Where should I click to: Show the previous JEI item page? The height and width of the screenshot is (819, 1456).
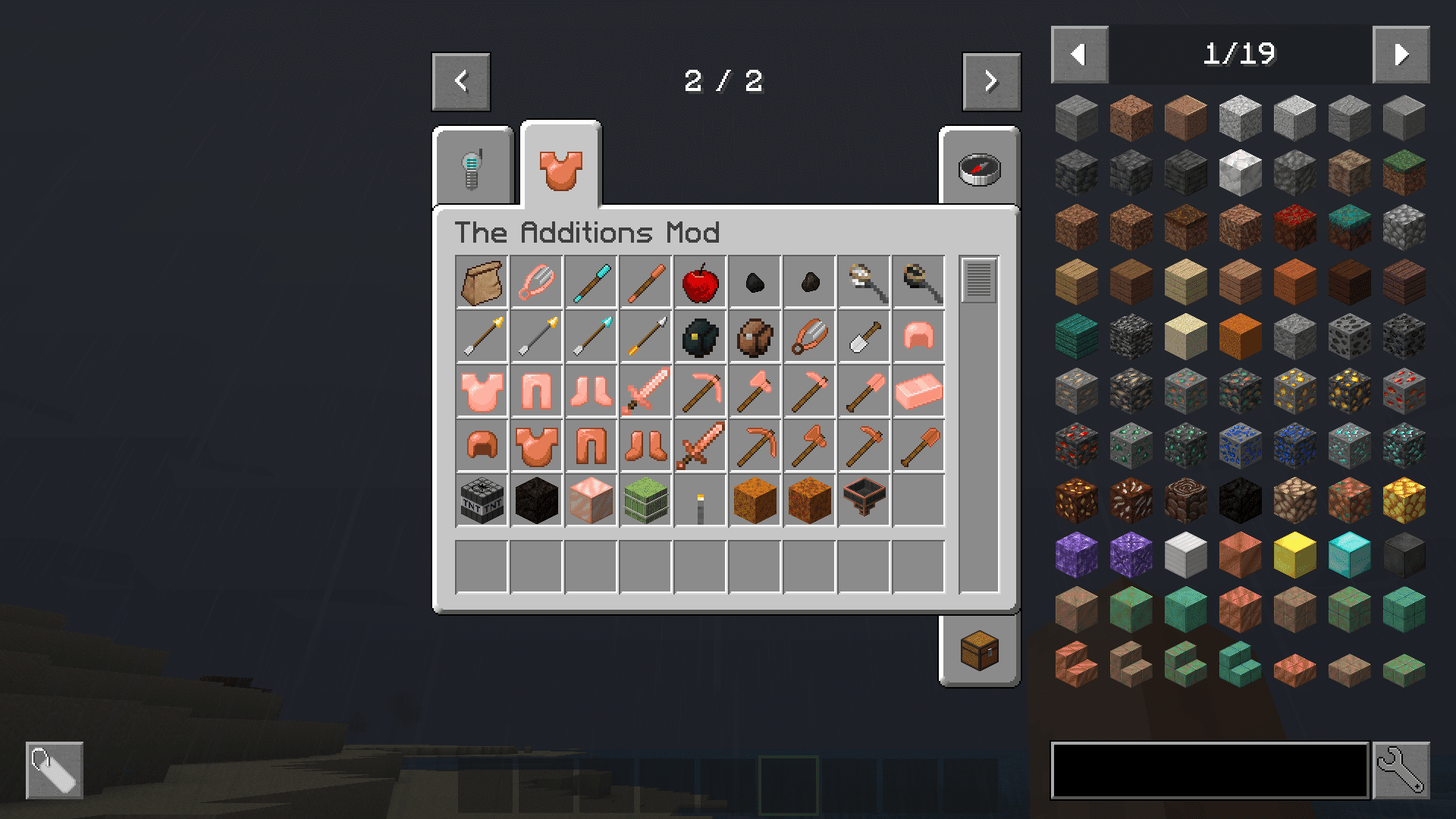1079,55
